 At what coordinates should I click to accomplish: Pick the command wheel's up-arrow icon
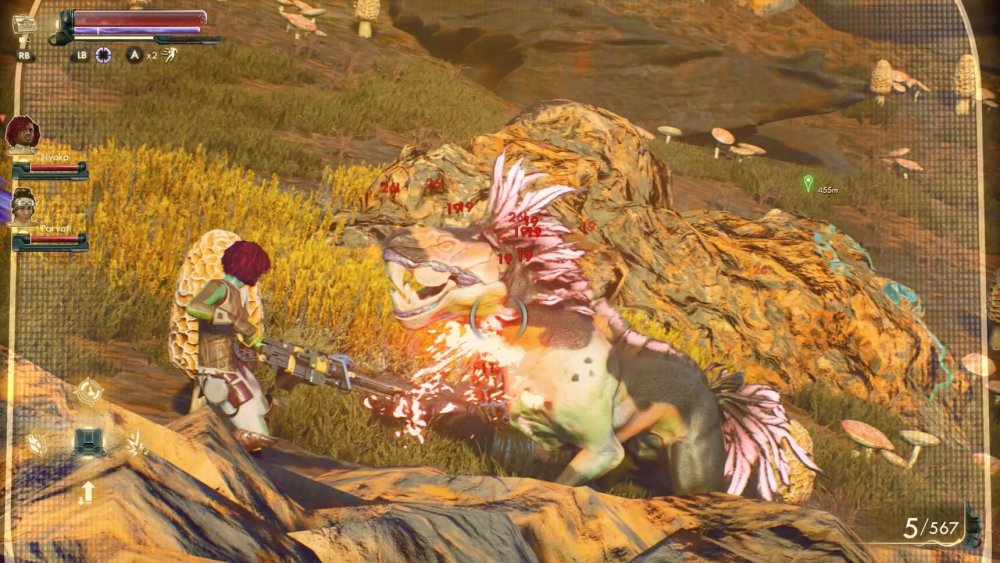(x=88, y=492)
